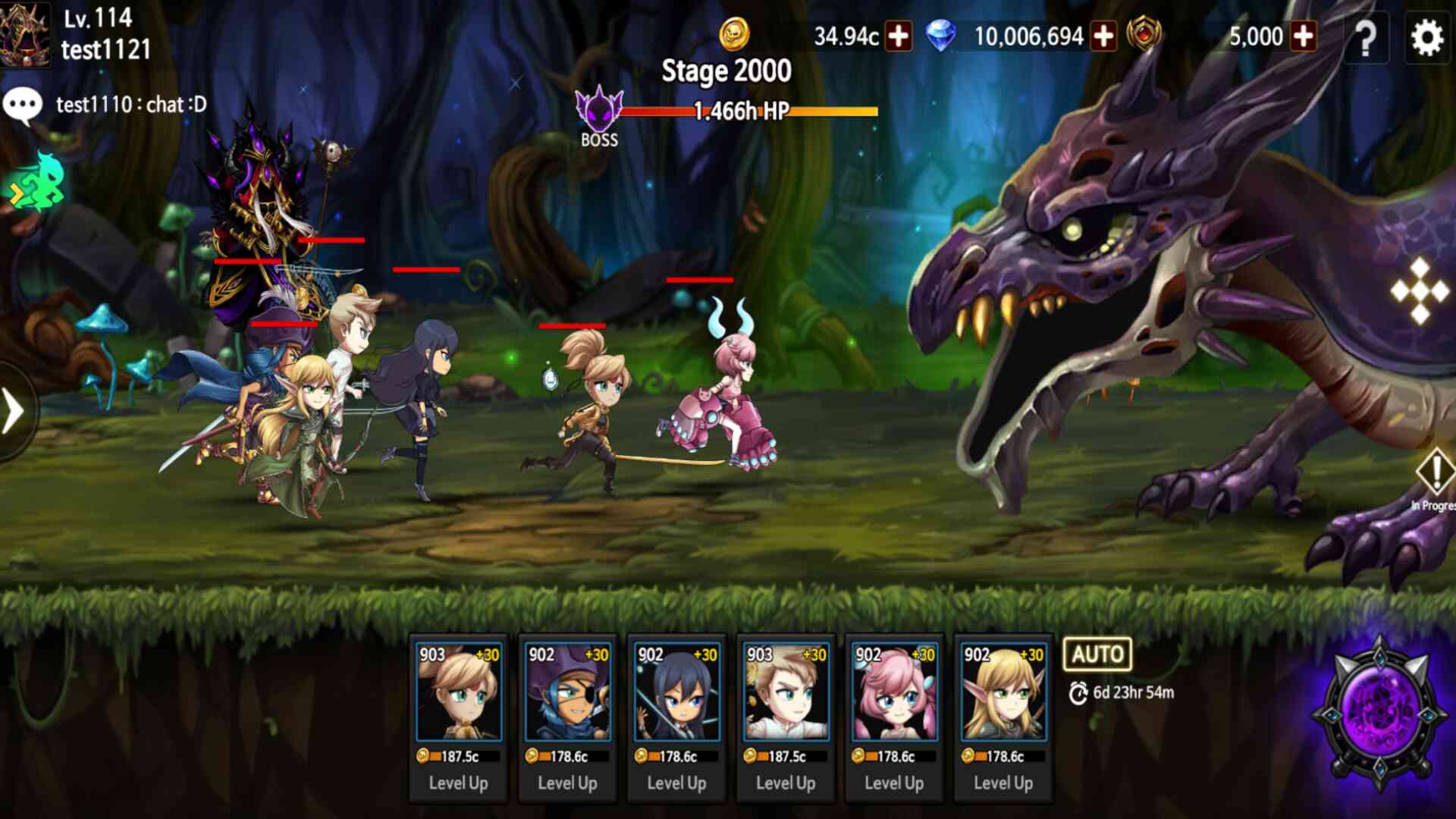1456x819 pixels.
Task: Add medals using the plus button
Action: pos(1304,36)
